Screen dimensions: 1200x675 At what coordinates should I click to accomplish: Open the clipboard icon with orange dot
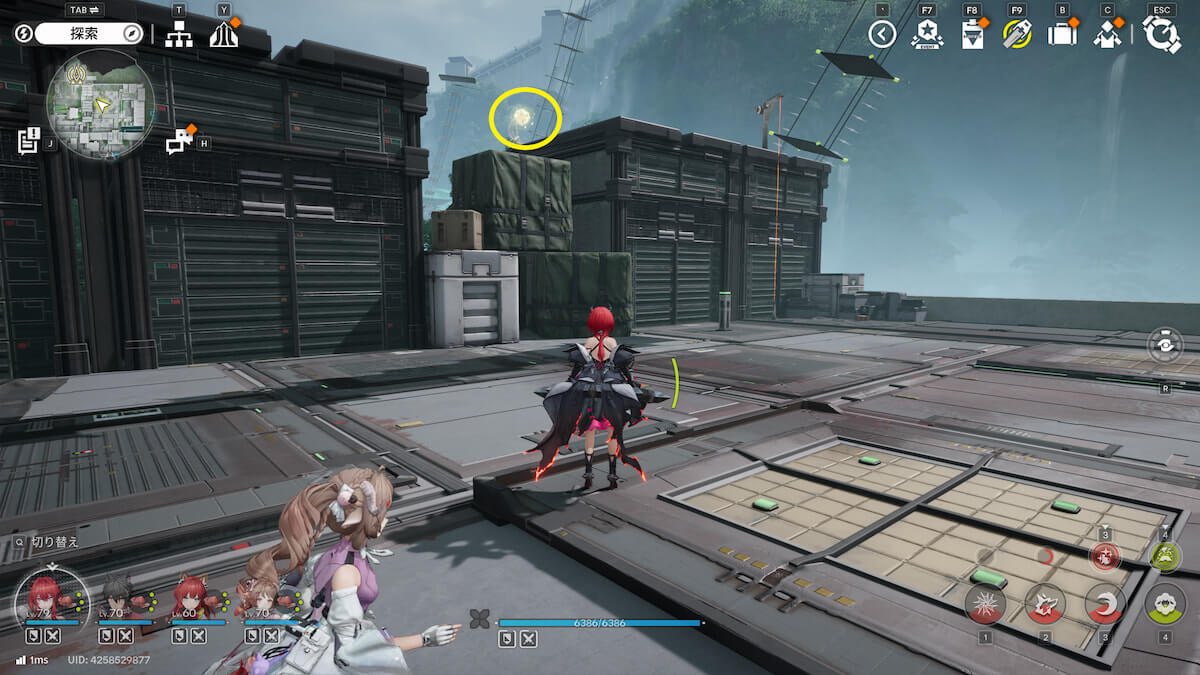click(x=972, y=35)
